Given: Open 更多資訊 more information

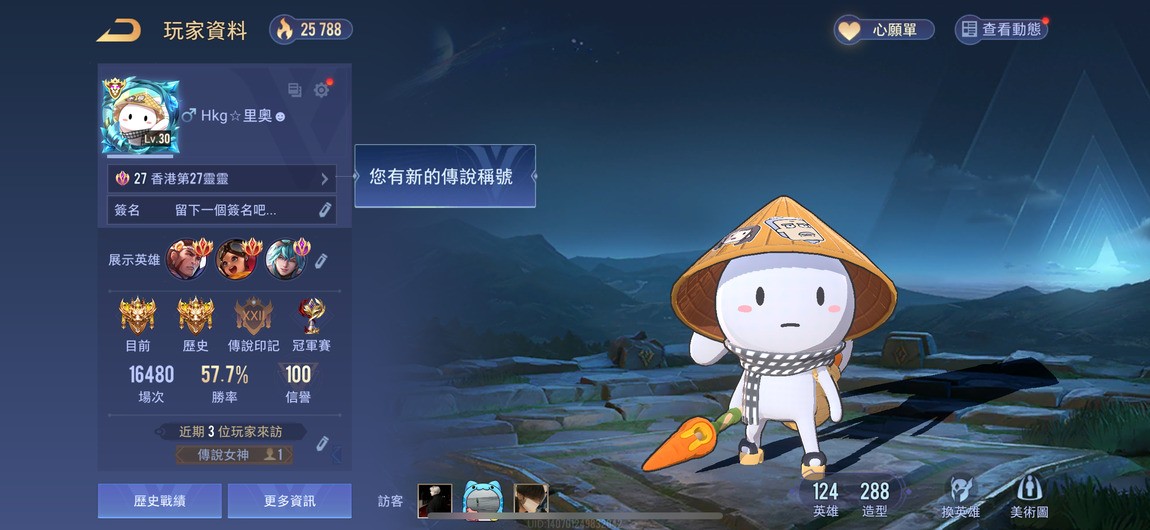Looking at the screenshot, I should click(289, 500).
